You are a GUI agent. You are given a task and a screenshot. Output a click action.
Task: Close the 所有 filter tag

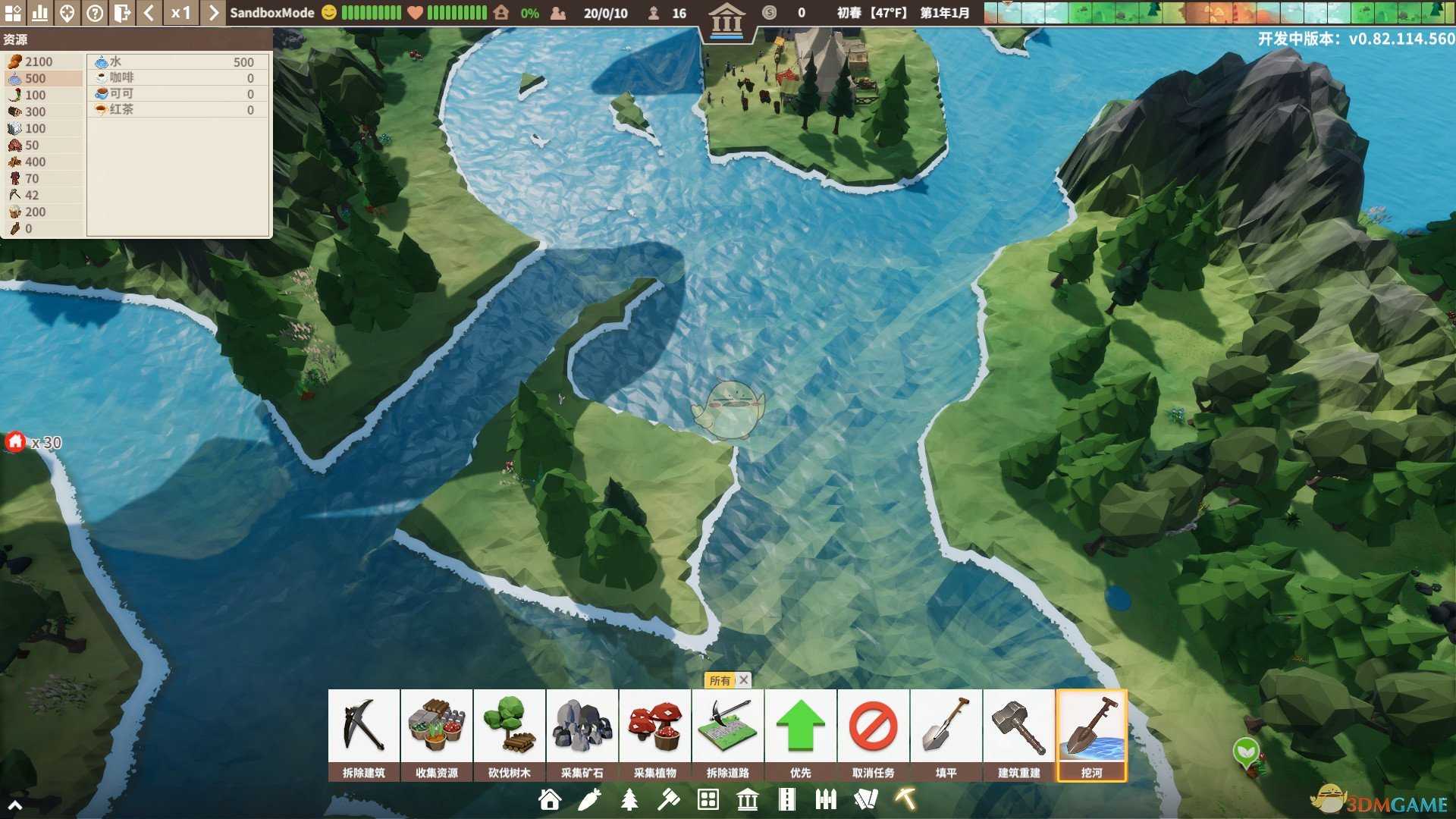point(744,680)
